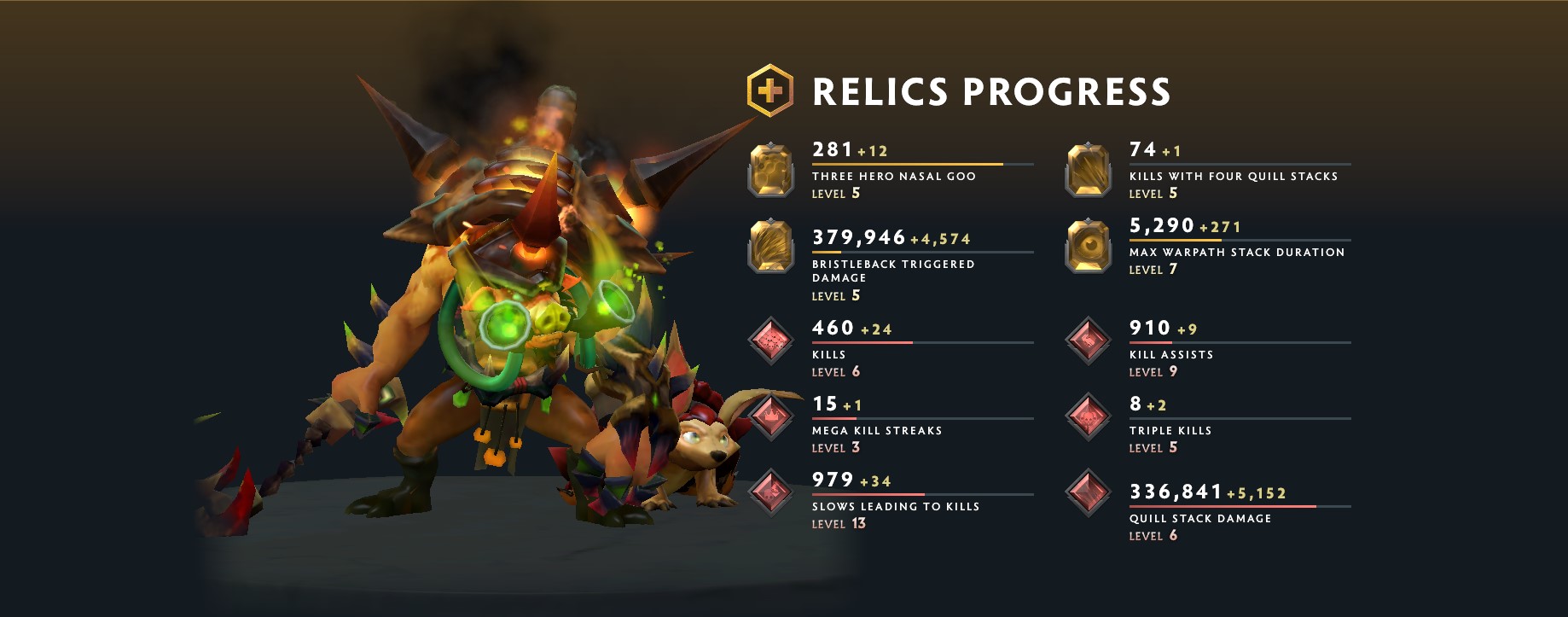Click the 379,946 damage counter value
Viewport: 1568px width, 617px height.
point(857,237)
